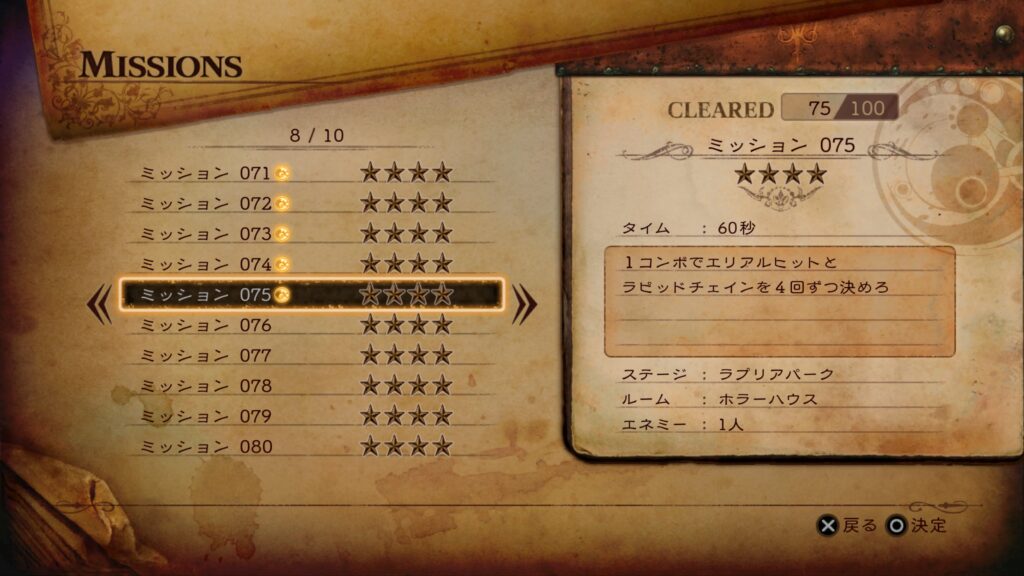
Task: Choose ミッション 078 in the list
Action: [x=310, y=385]
